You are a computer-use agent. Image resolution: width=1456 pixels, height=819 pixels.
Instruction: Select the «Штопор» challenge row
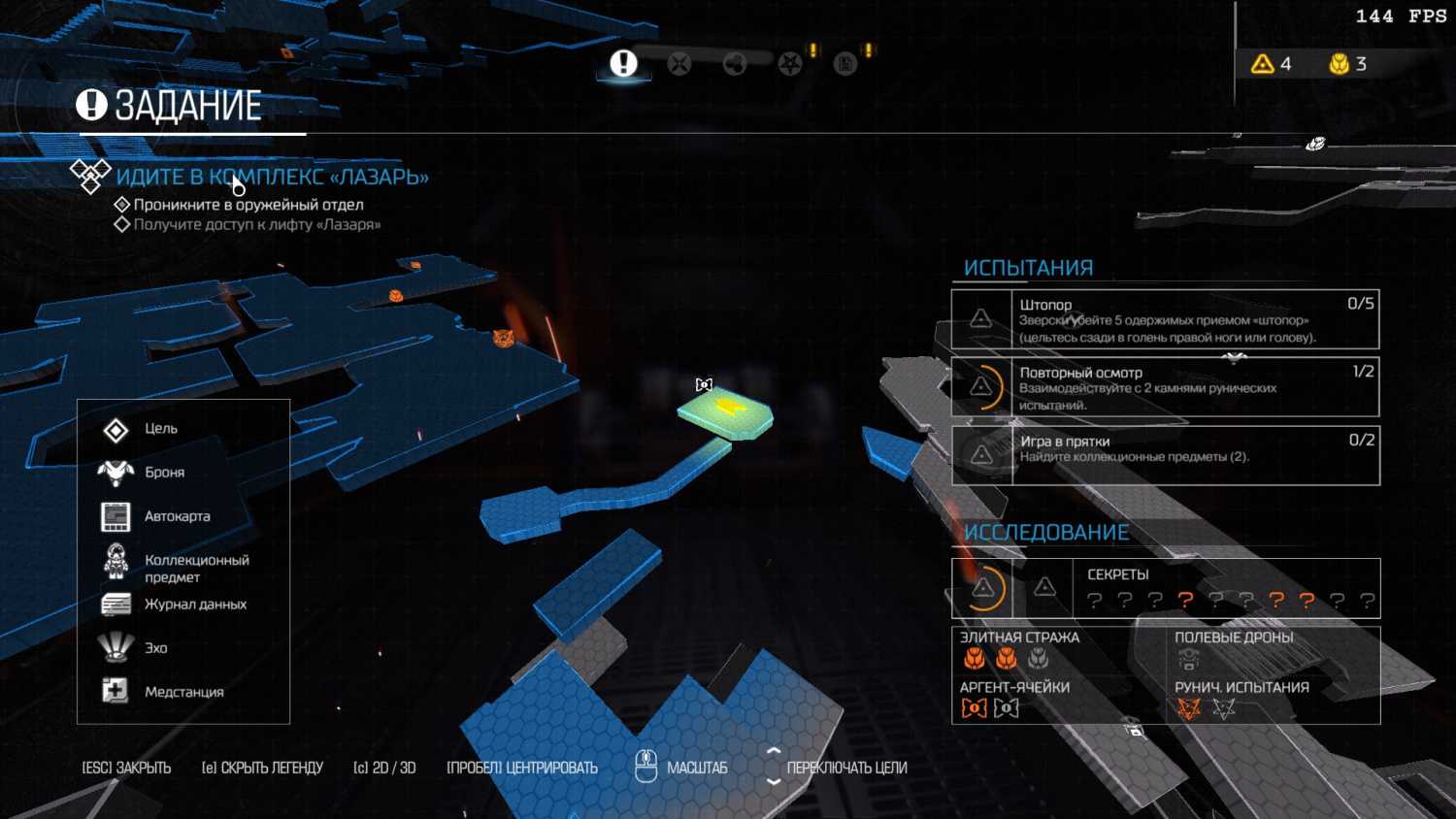coord(1165,319)
